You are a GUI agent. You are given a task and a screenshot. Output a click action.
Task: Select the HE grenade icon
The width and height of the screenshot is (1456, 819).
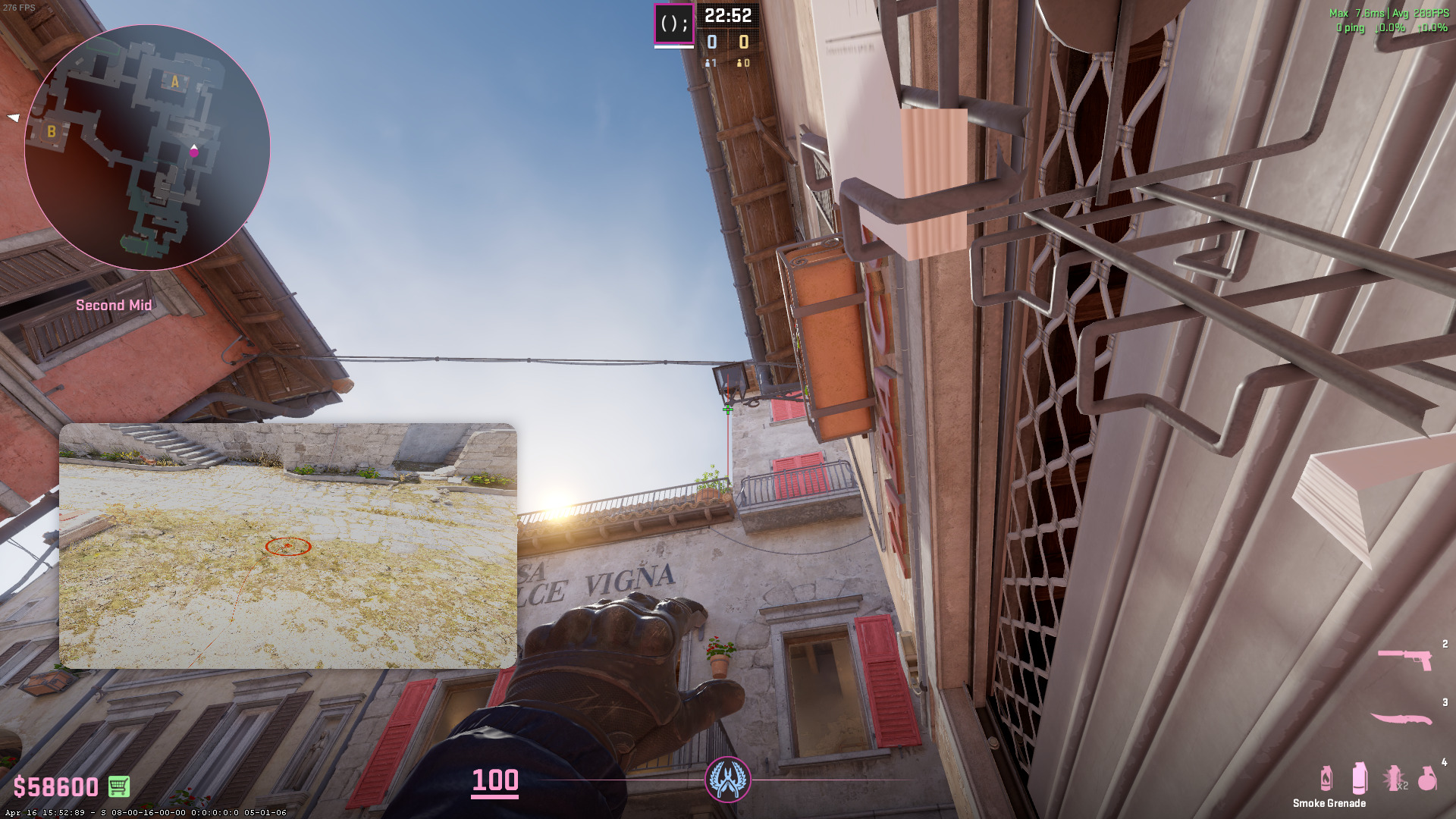pyautogui.click(x=1427, y=778)
